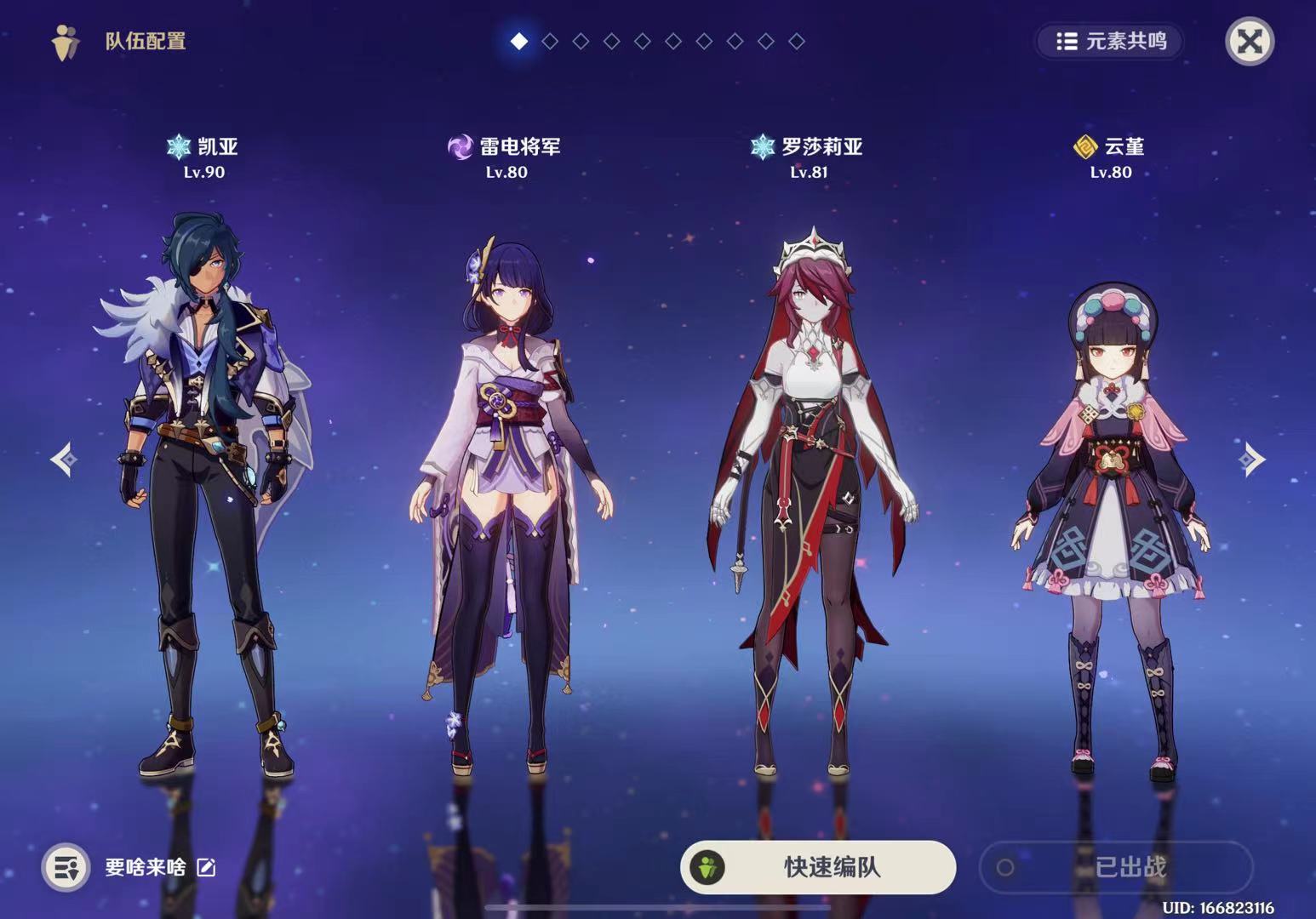Switch to the previous team with left arrow
1316x919 pixels.
64,459
